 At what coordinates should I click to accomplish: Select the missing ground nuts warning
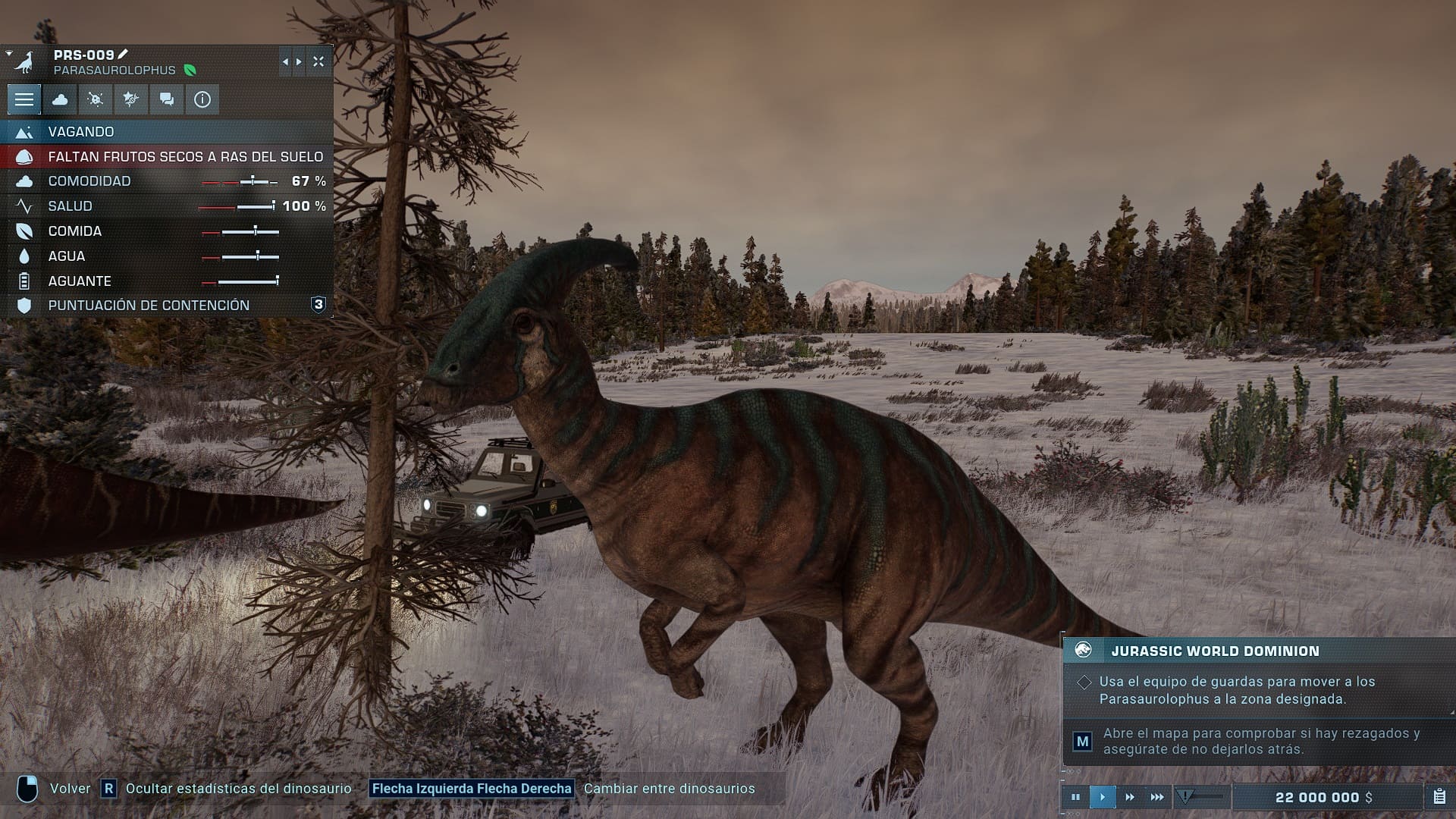(167, 157)
